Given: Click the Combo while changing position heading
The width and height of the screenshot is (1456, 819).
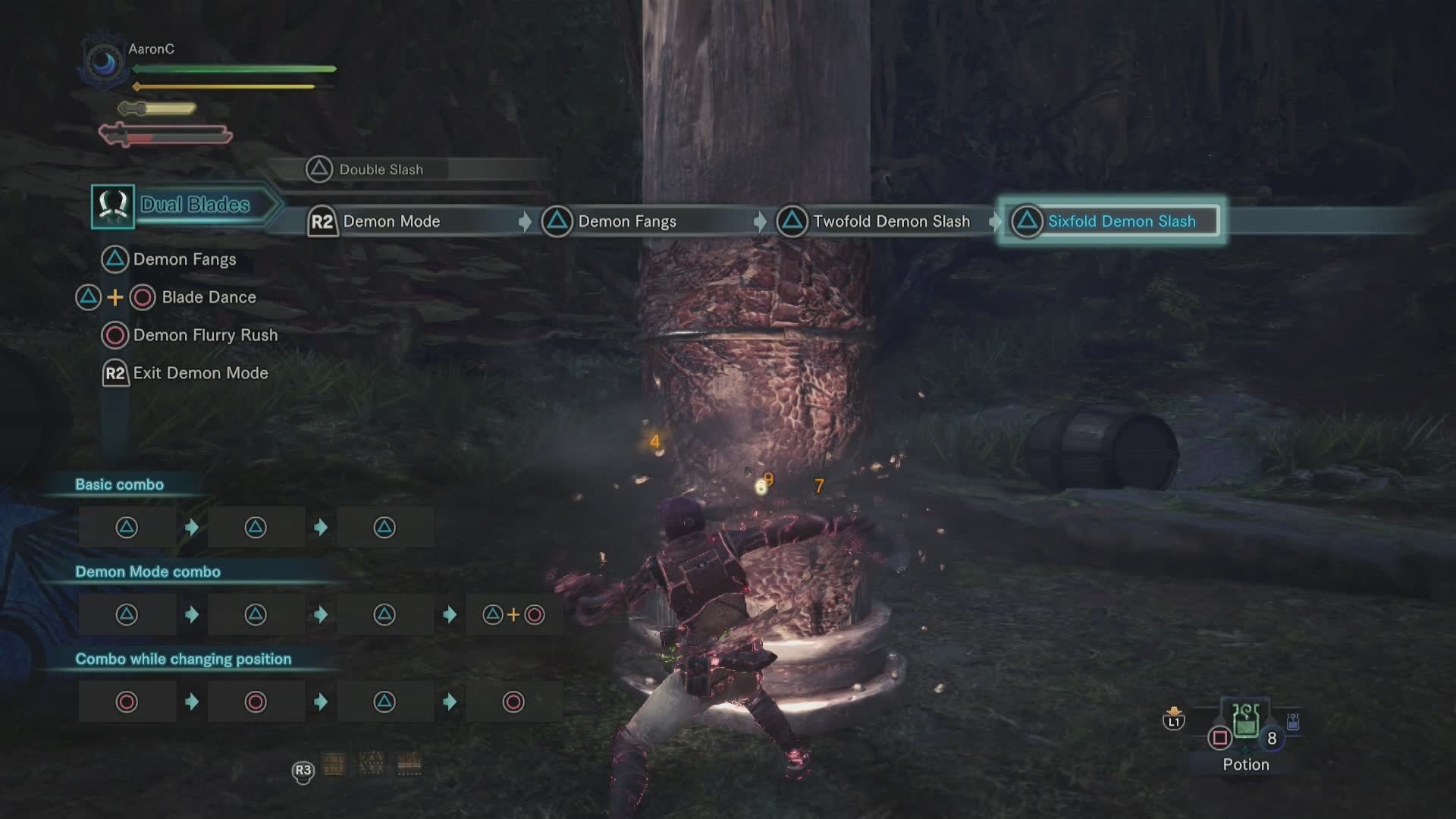Looking at the screenshot, I should 183,659.
